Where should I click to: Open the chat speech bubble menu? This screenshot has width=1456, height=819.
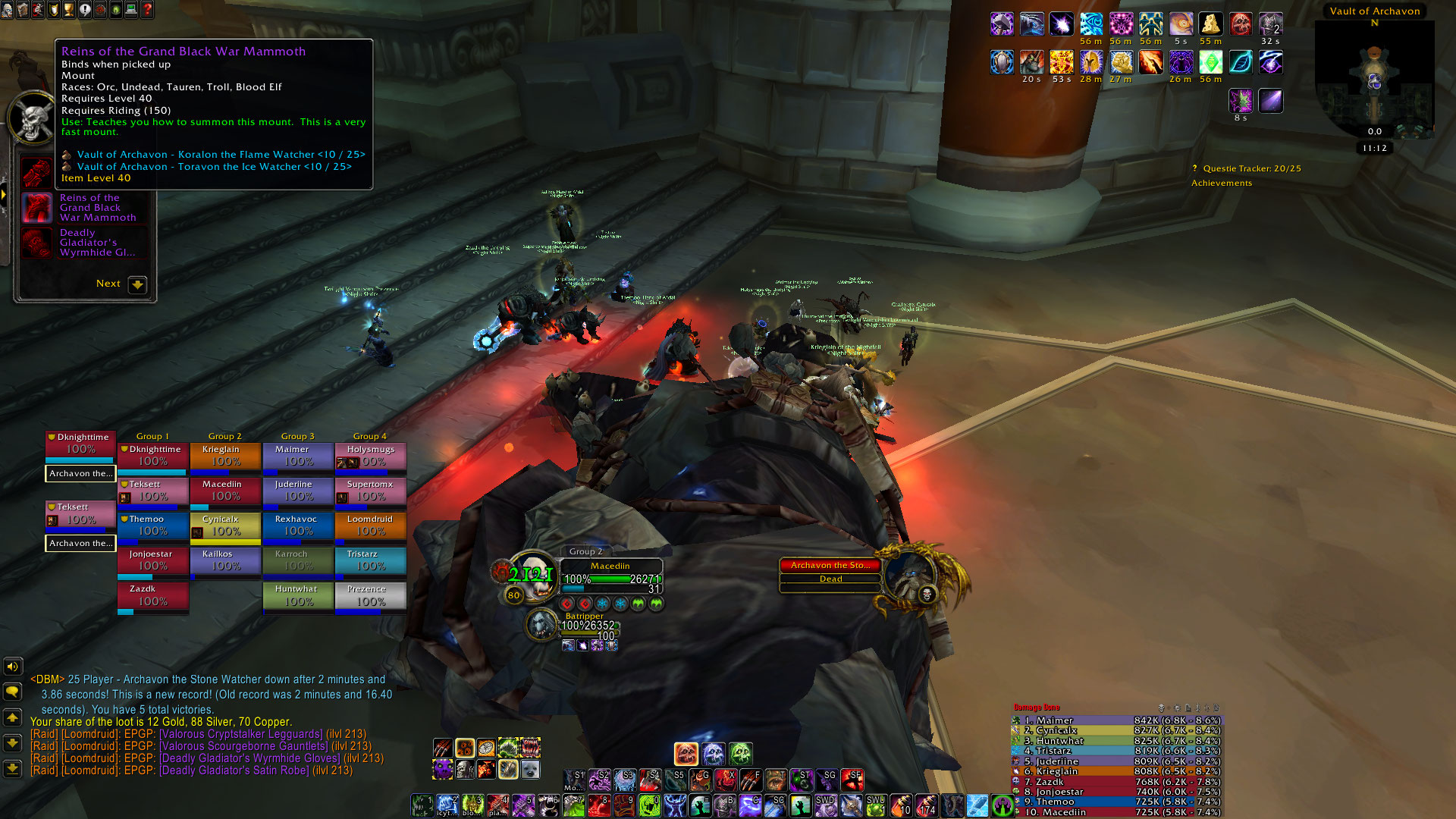coord(12,692)
